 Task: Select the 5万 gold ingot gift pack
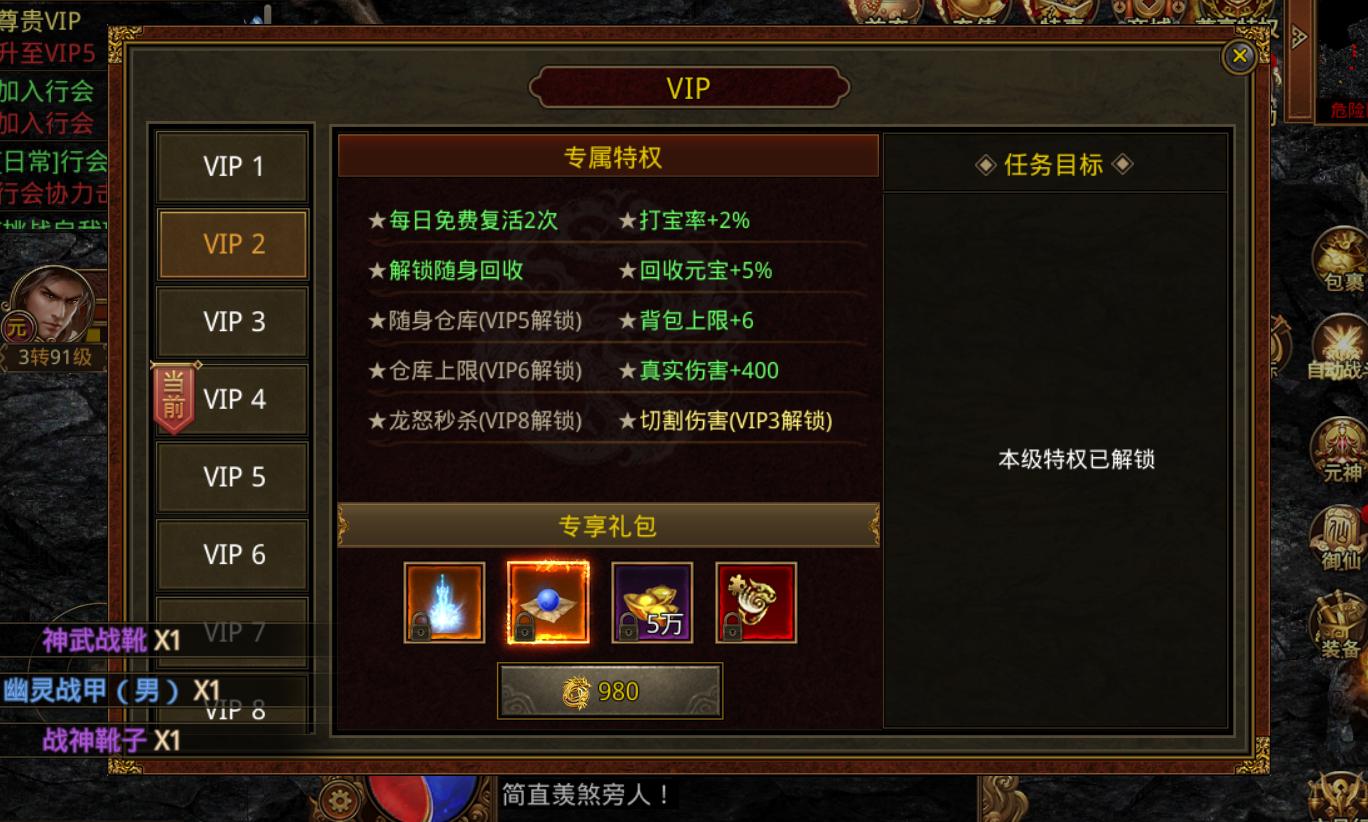[652, 601]
